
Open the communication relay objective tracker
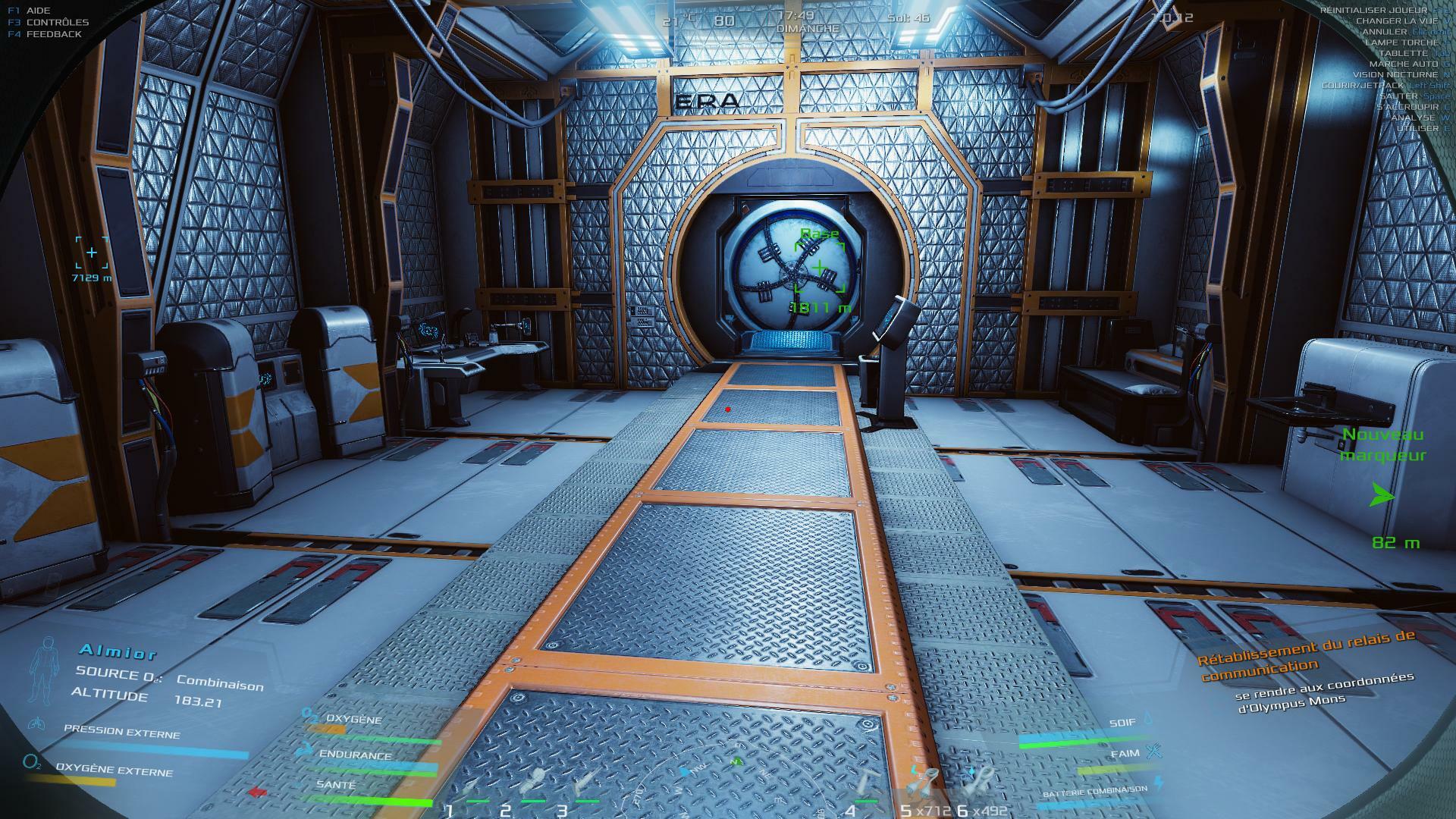1306,657
